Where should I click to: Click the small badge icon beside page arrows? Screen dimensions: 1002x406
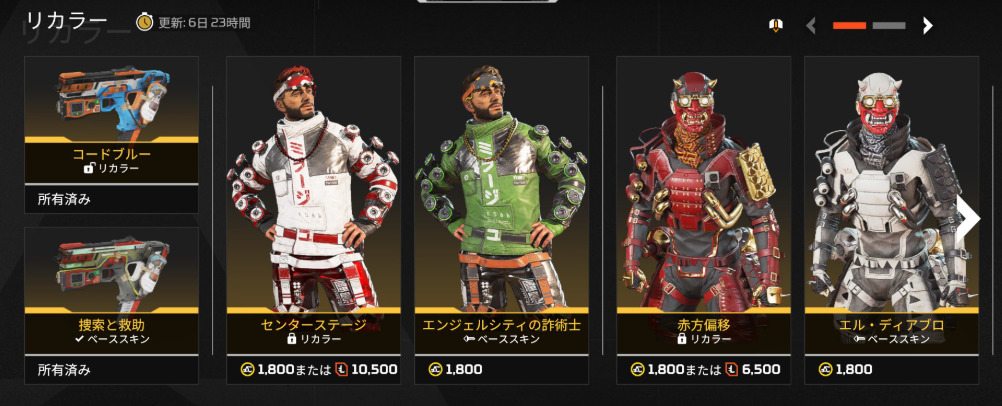775,26
